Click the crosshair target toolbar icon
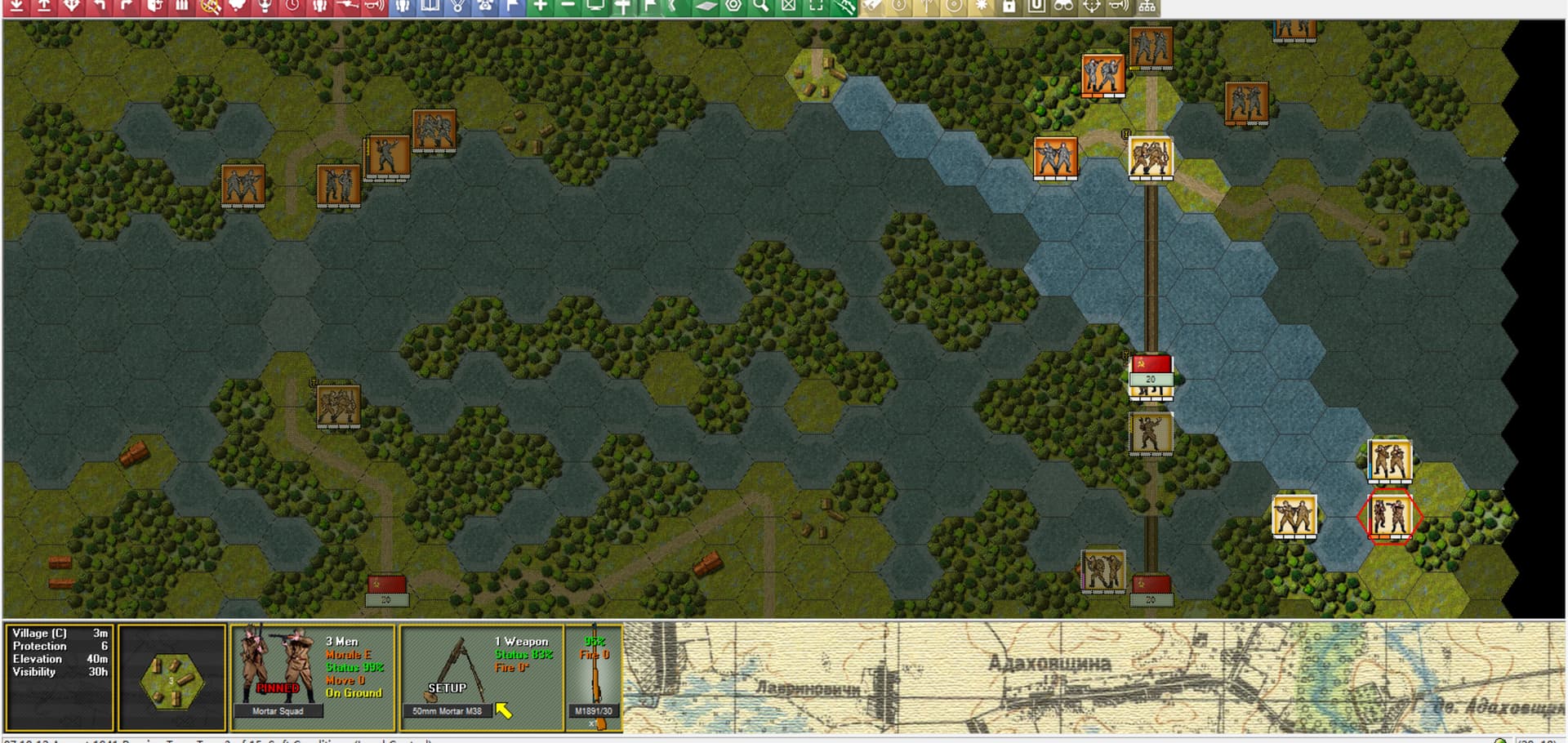The width and height of the screenshot is (1568, 743). [x=1092, y=7]
